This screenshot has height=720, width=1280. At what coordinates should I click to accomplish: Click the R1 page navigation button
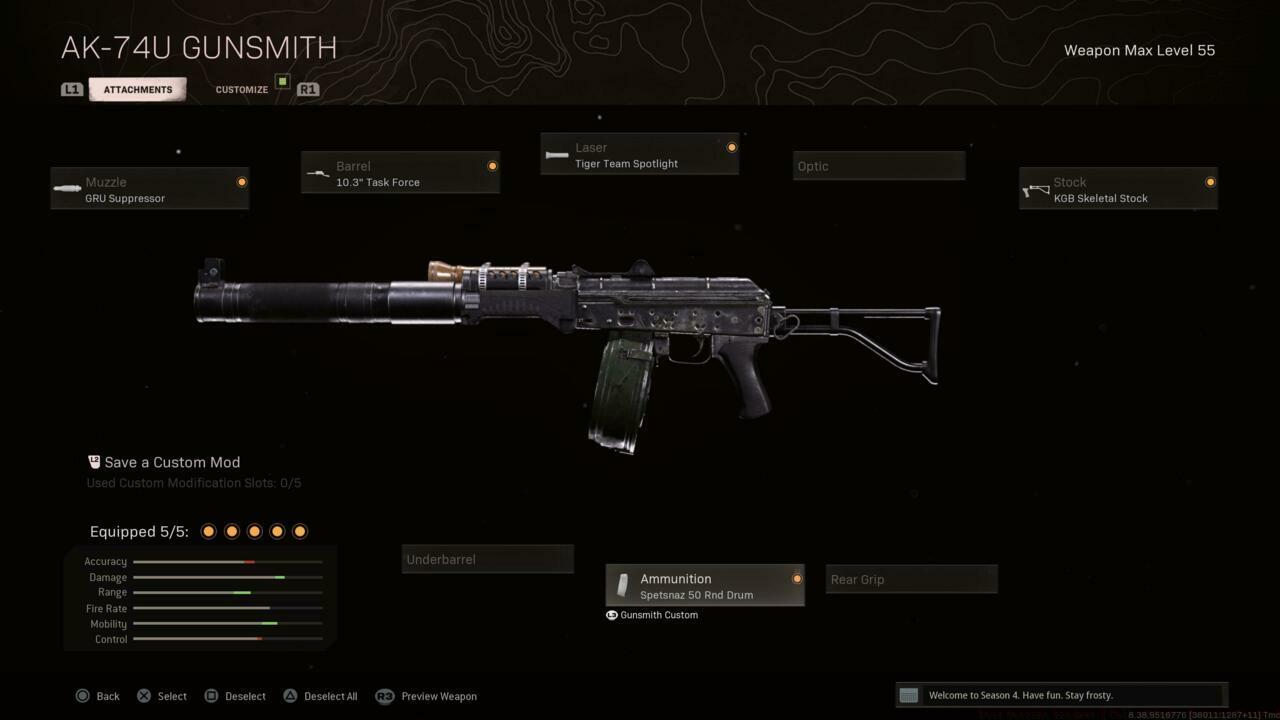pyautogui.click(x=308, y=89)
